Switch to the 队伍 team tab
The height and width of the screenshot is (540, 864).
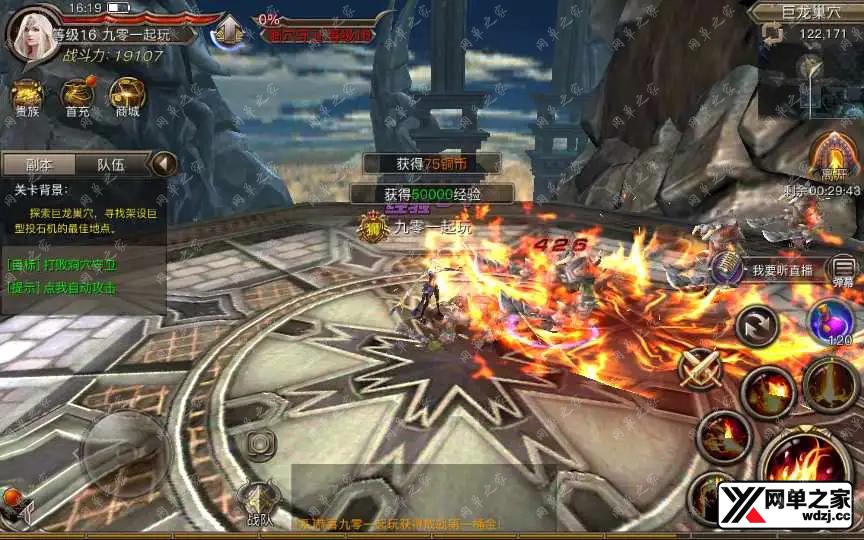pos(110,165)
